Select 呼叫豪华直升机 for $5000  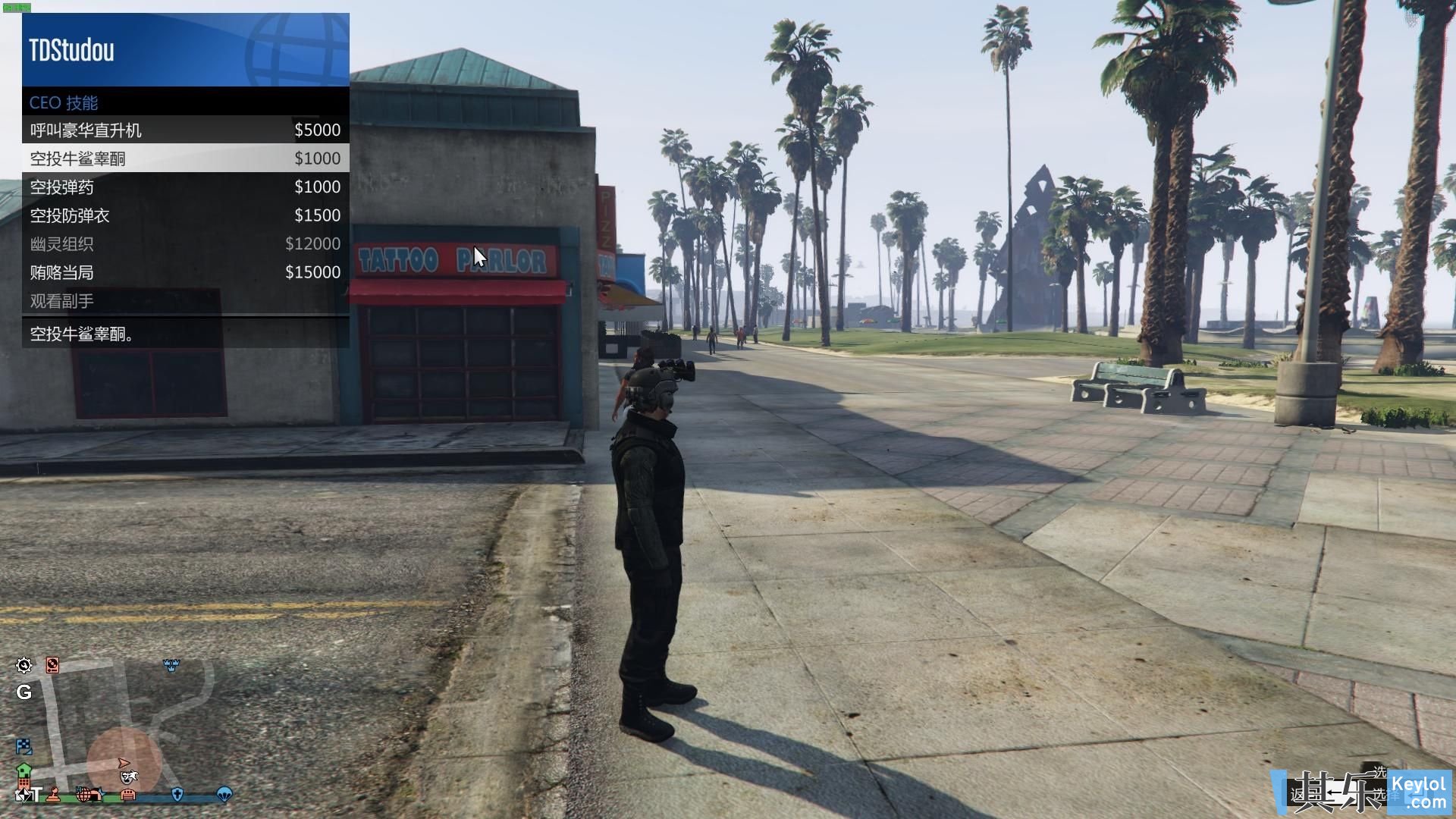pyautogui.click(x=185, y=130)
